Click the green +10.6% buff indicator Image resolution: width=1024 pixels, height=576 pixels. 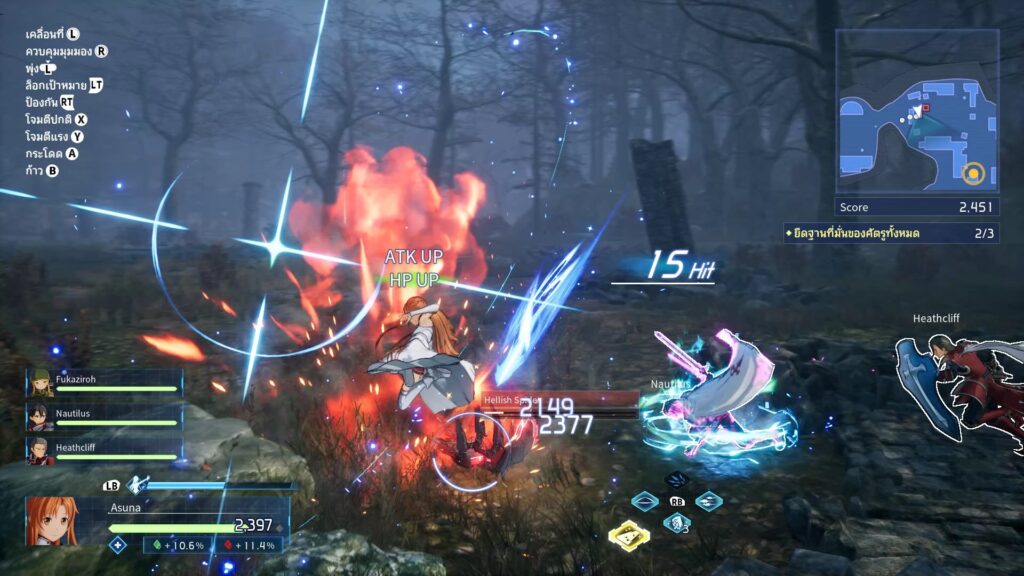(180, 545)
